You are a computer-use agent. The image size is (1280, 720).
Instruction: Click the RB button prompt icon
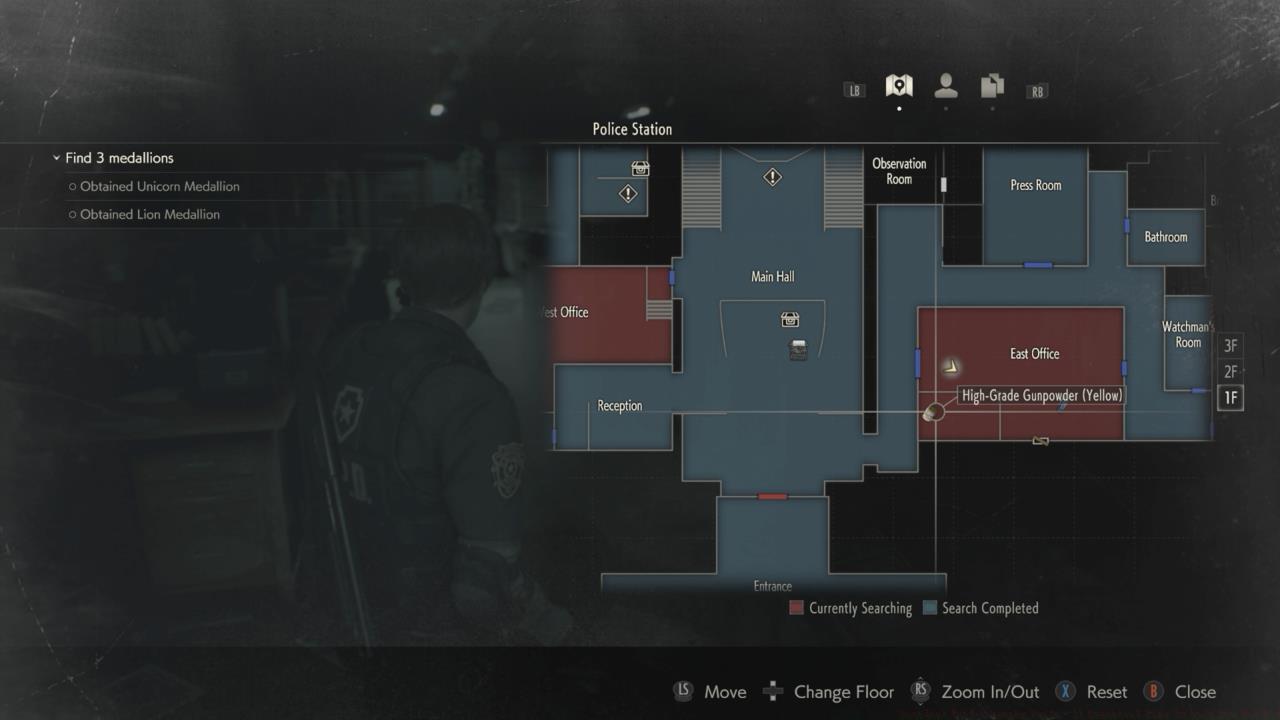click(1037, 89)
